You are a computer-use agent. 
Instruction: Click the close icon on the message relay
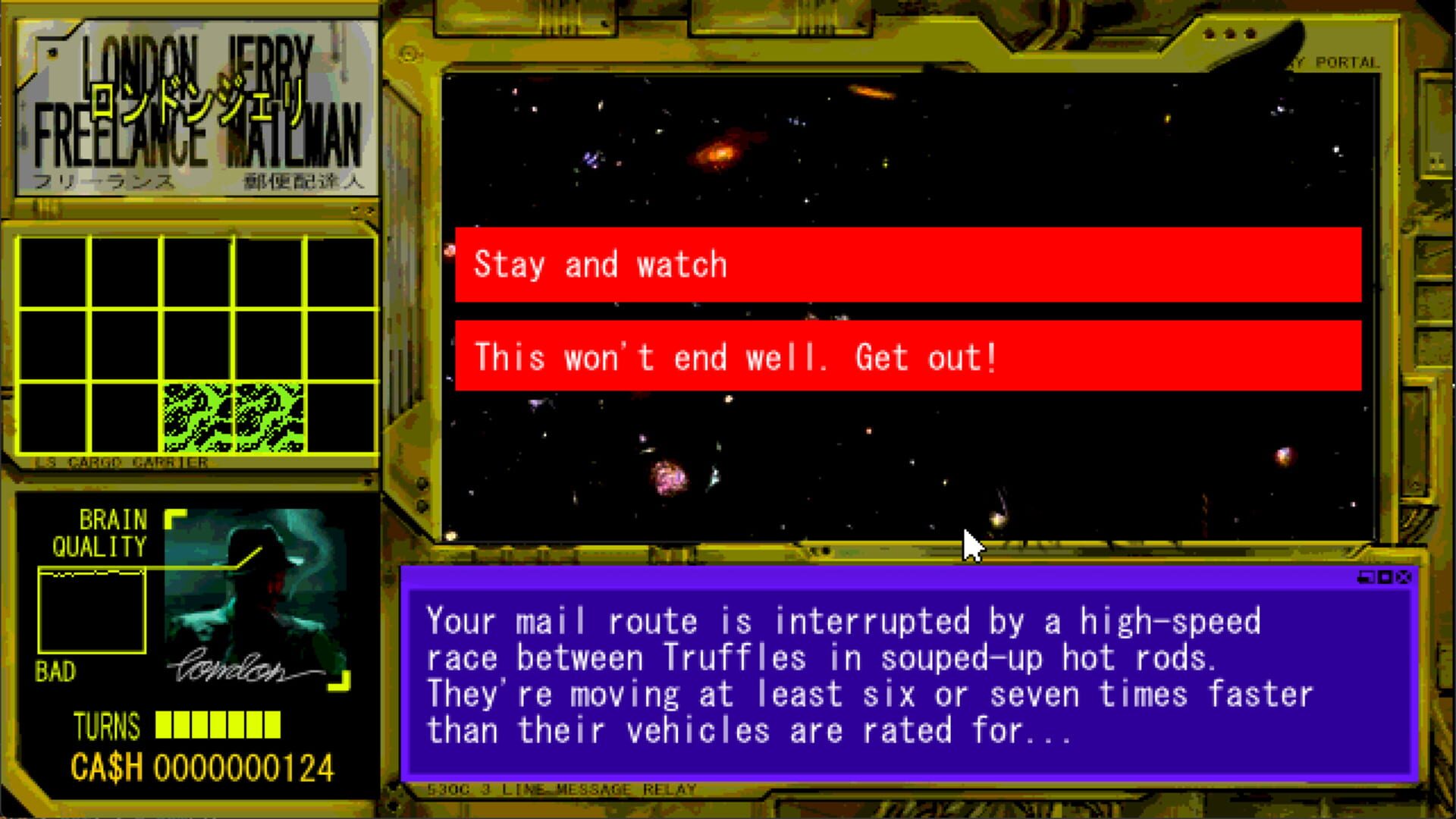point(1404,577)
